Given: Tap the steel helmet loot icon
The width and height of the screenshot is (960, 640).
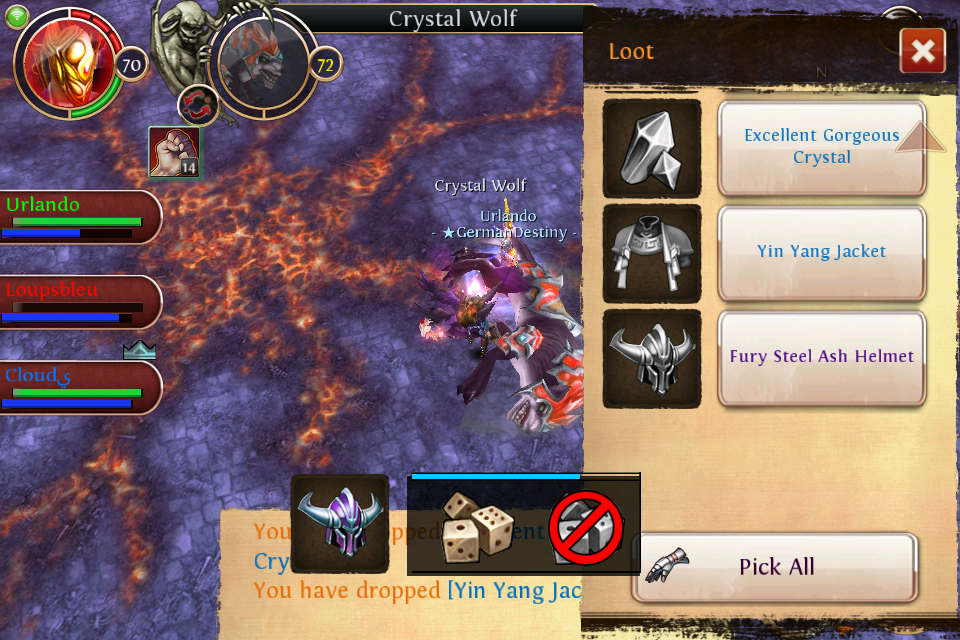Looking at the screenshot, I should point(652,358).
